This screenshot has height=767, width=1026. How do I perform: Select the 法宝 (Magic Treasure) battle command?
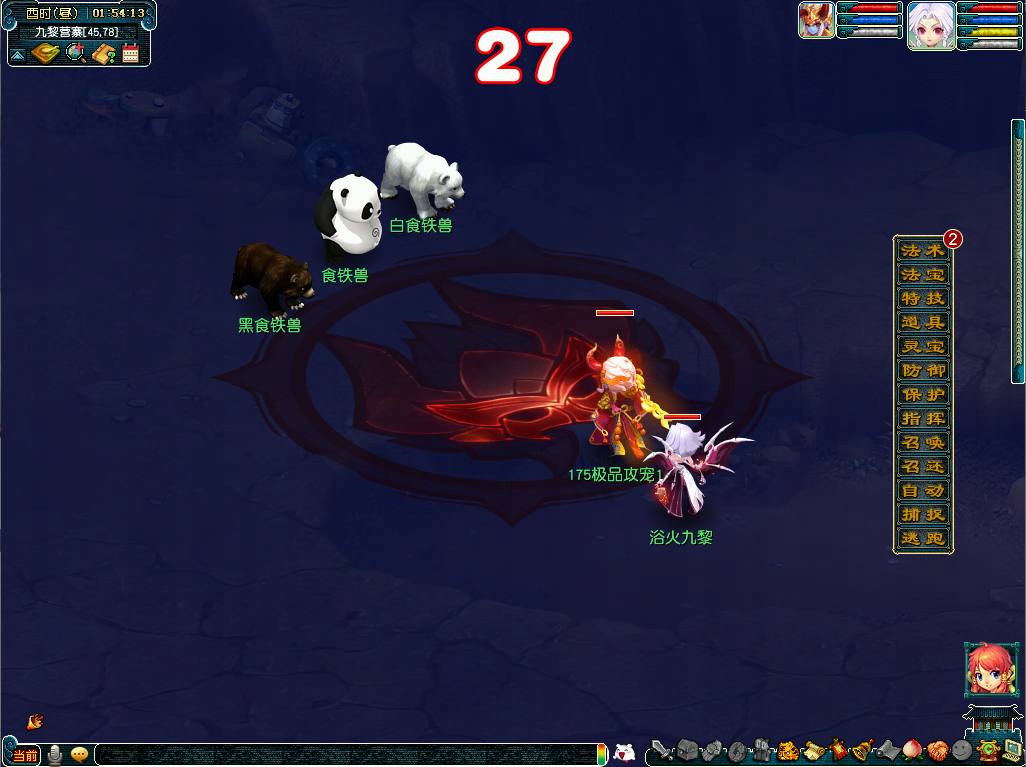tap(921, 274)
